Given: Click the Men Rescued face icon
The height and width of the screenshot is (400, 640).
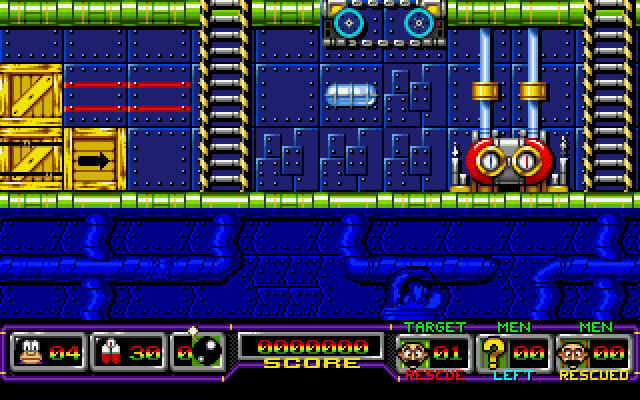Looking at the screenshot, I should (574, 353).
